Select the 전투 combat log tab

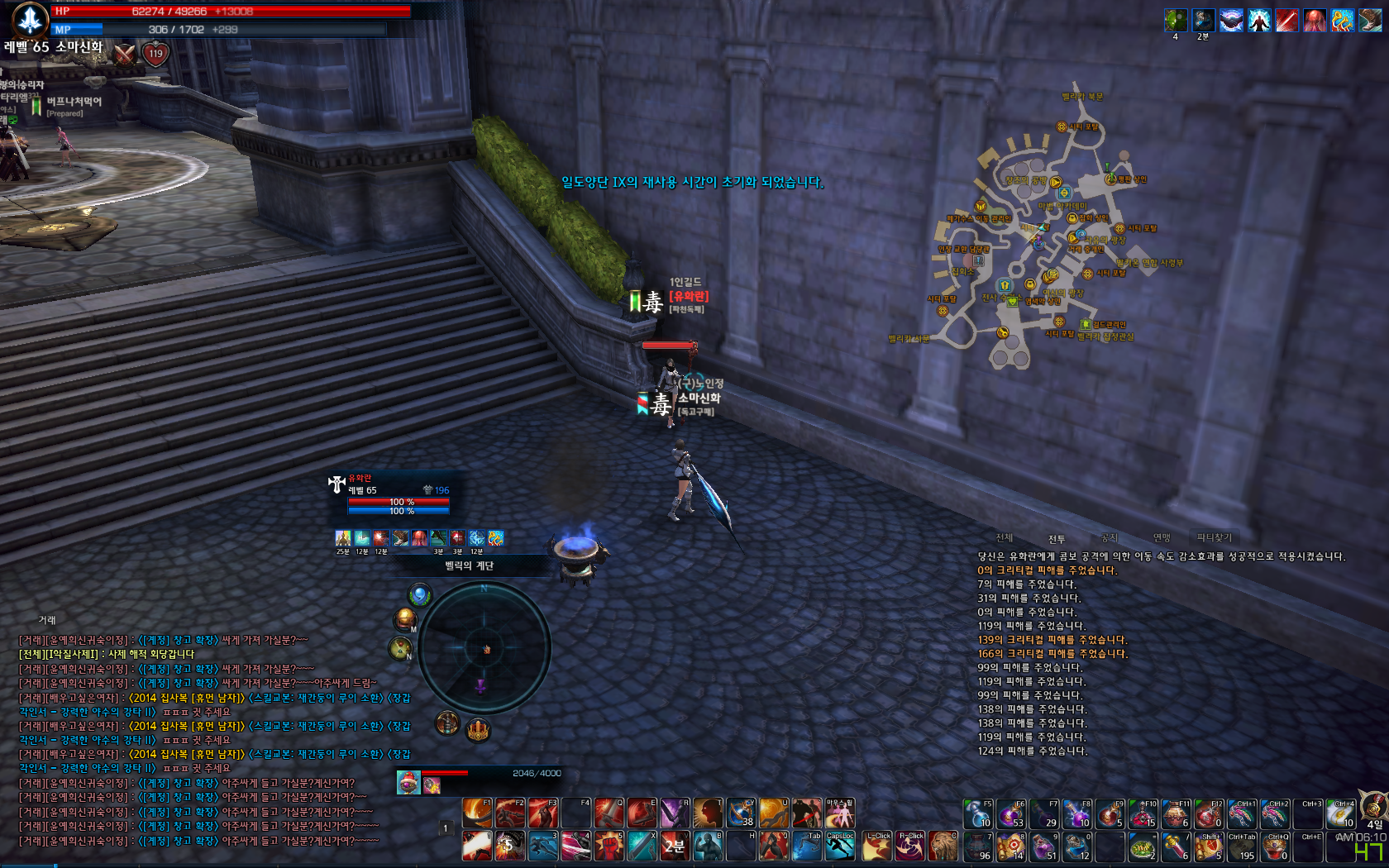coord(1057,539)
